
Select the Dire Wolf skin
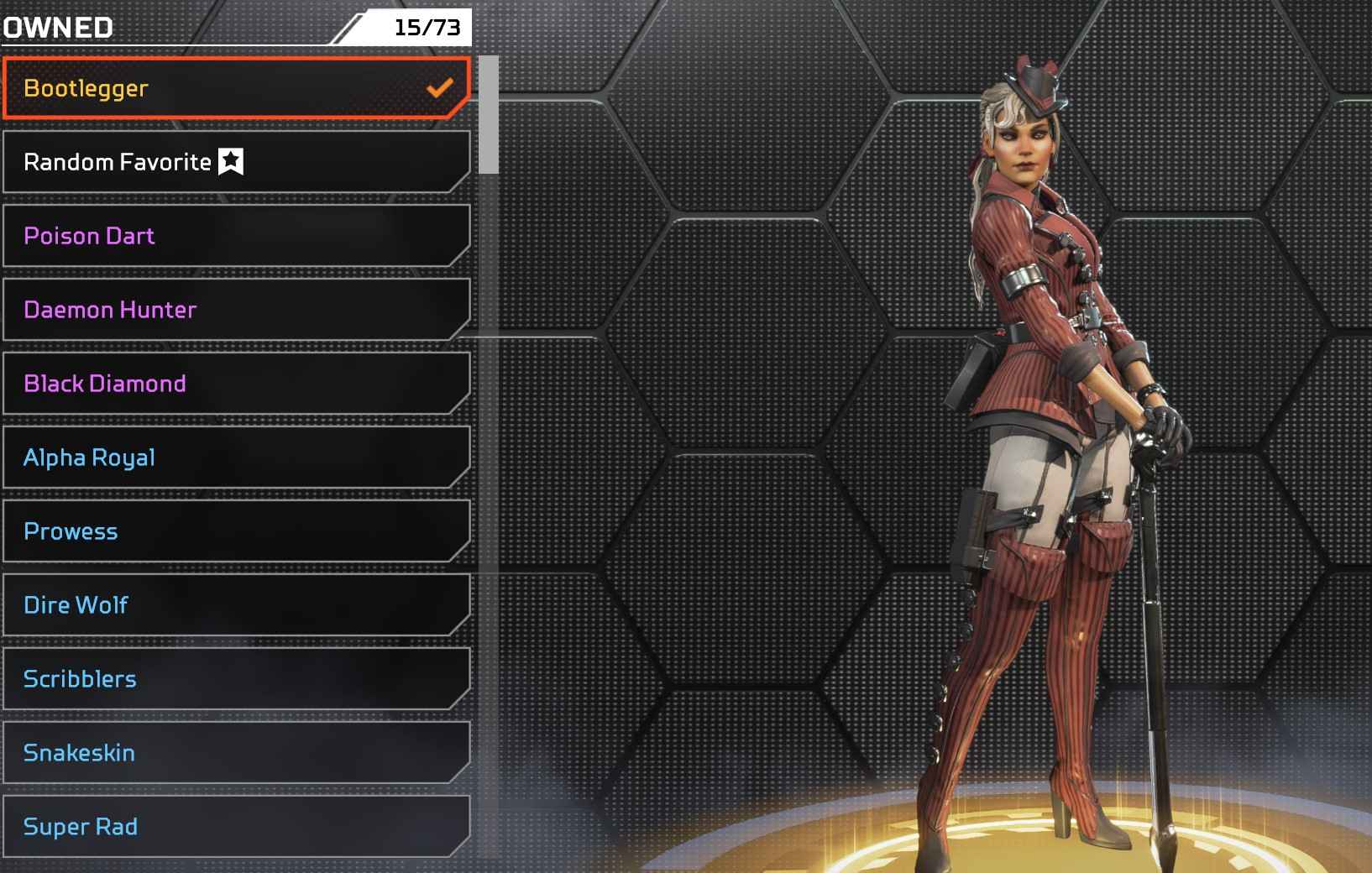click(x=235, y=605)
